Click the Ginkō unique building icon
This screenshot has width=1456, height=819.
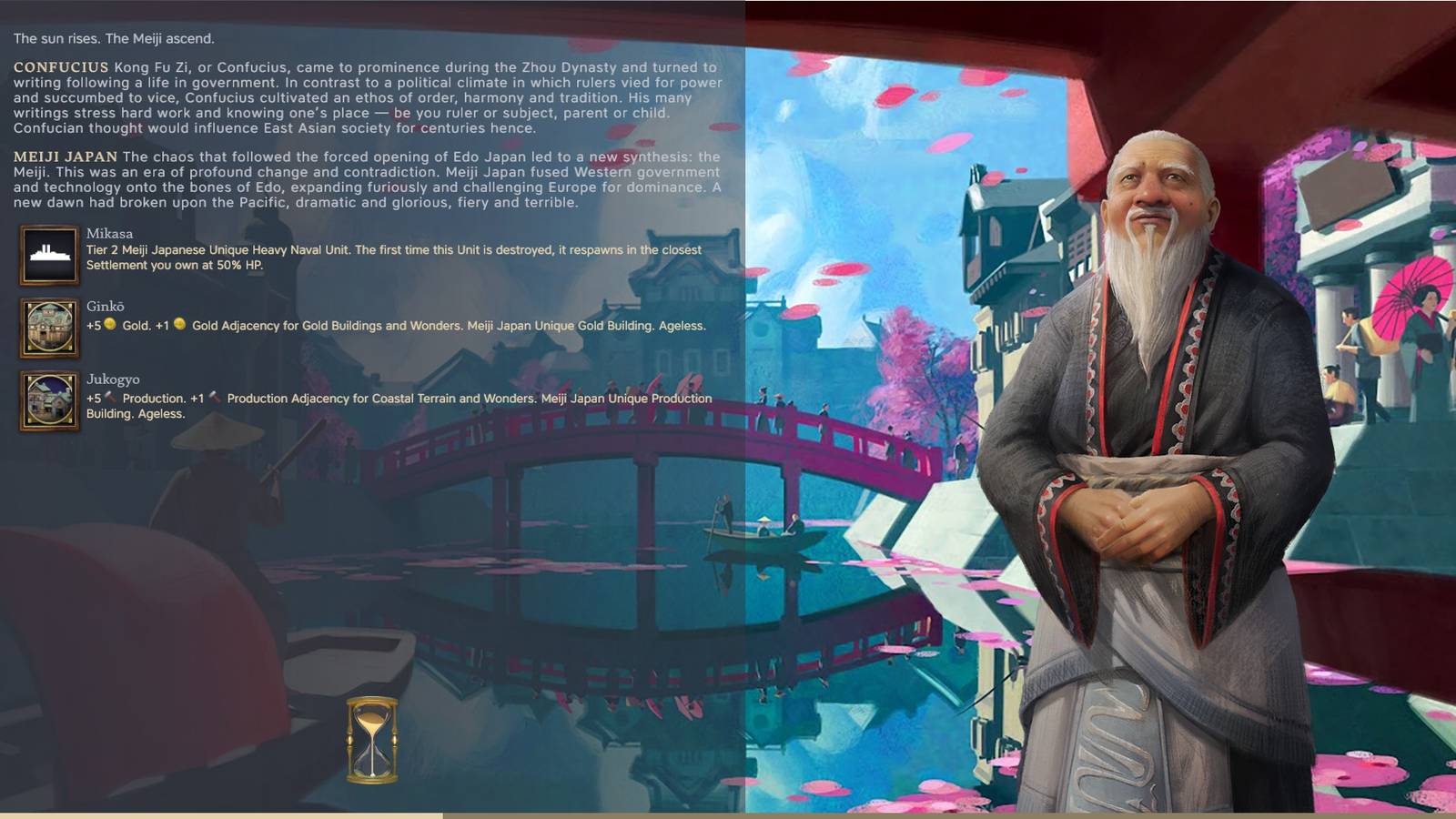[x=49, y=328]
